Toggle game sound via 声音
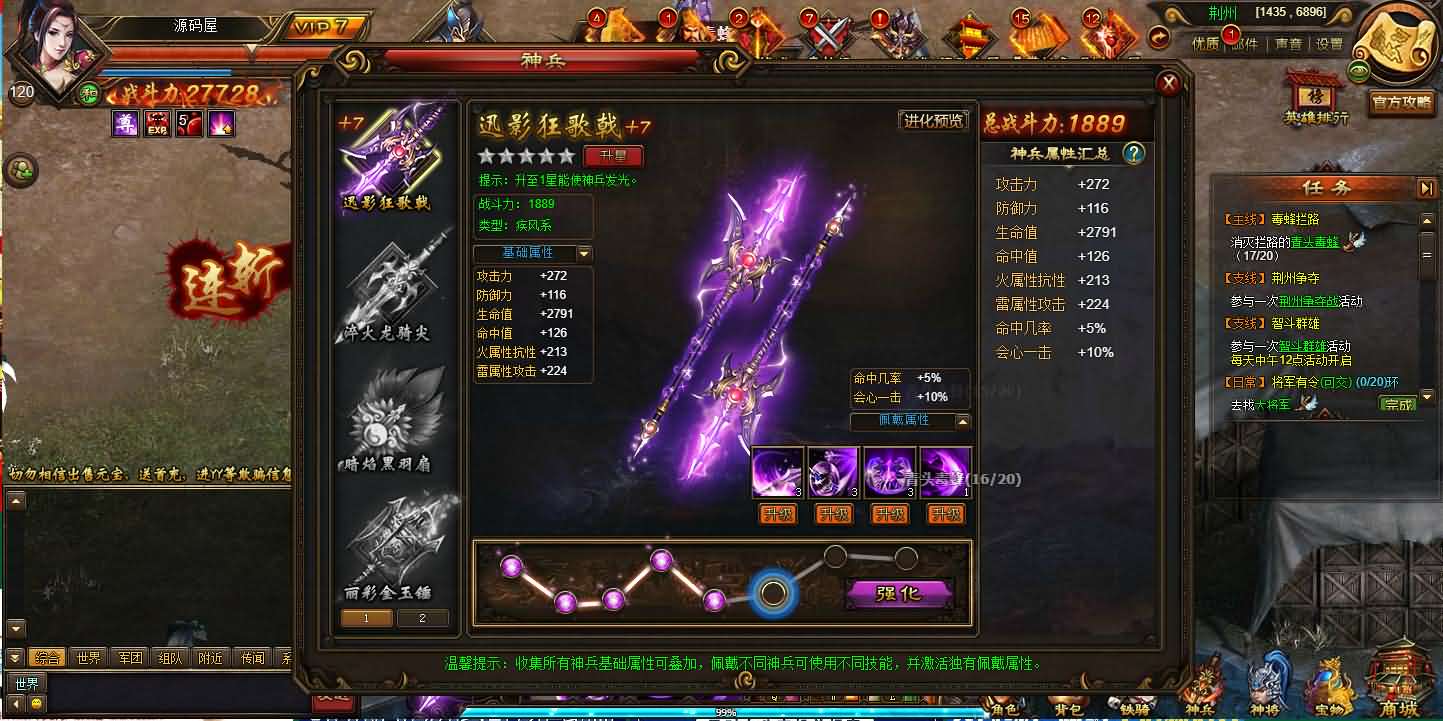 coord(1288,45)
